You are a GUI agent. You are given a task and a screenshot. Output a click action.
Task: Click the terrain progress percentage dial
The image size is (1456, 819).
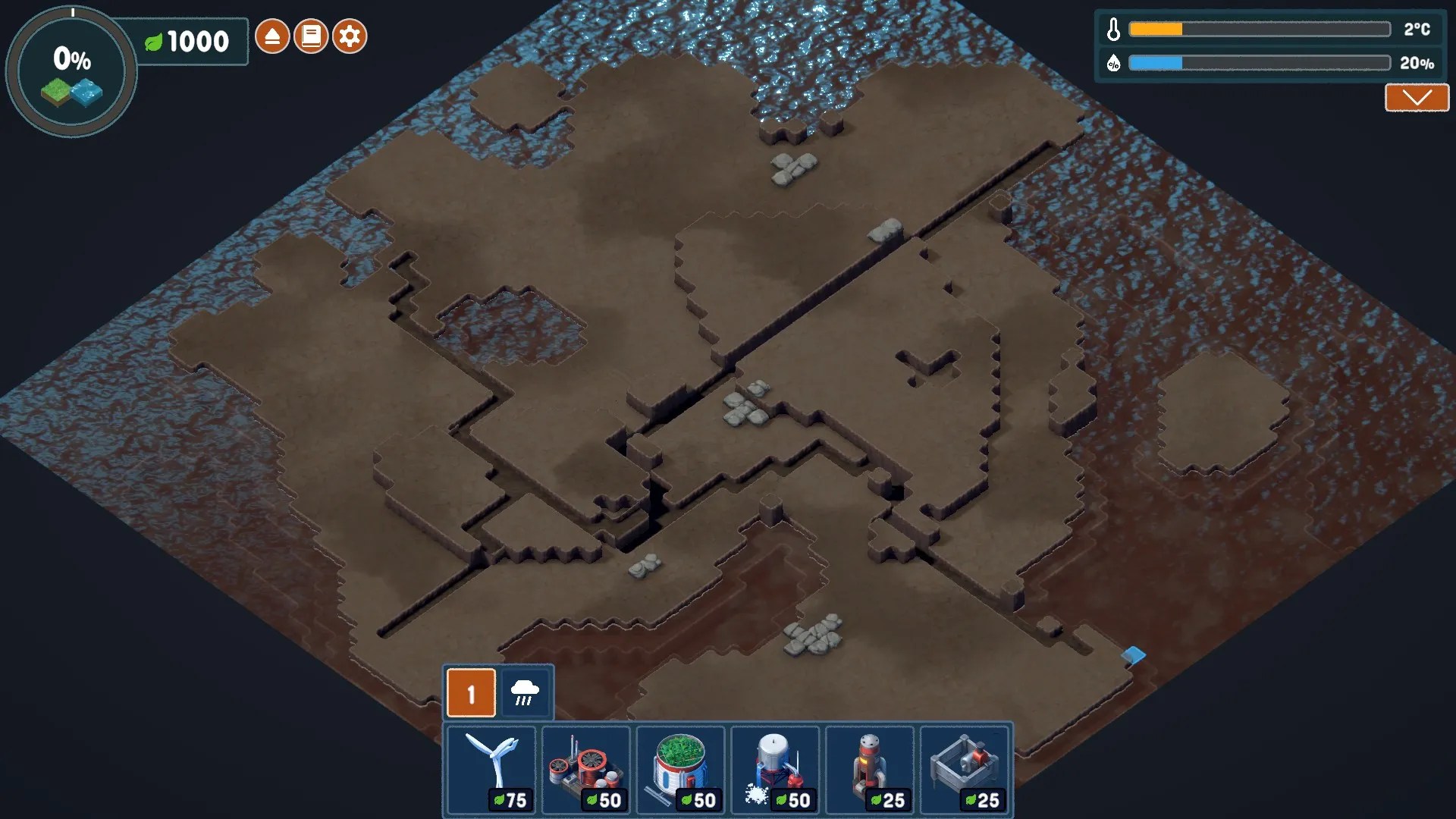pos(71,73)
